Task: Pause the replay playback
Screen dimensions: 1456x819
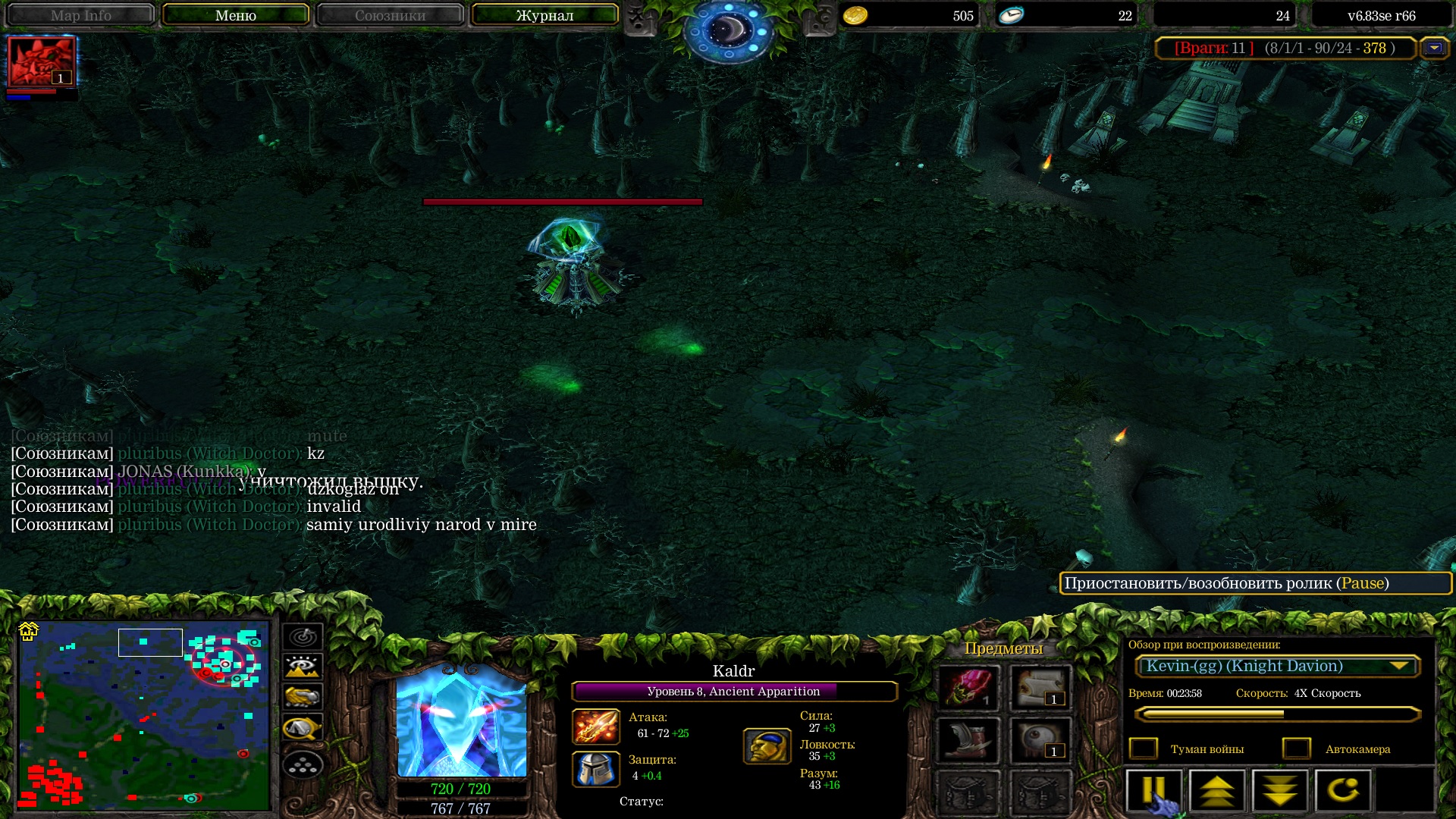Action: pos(1153,790)
